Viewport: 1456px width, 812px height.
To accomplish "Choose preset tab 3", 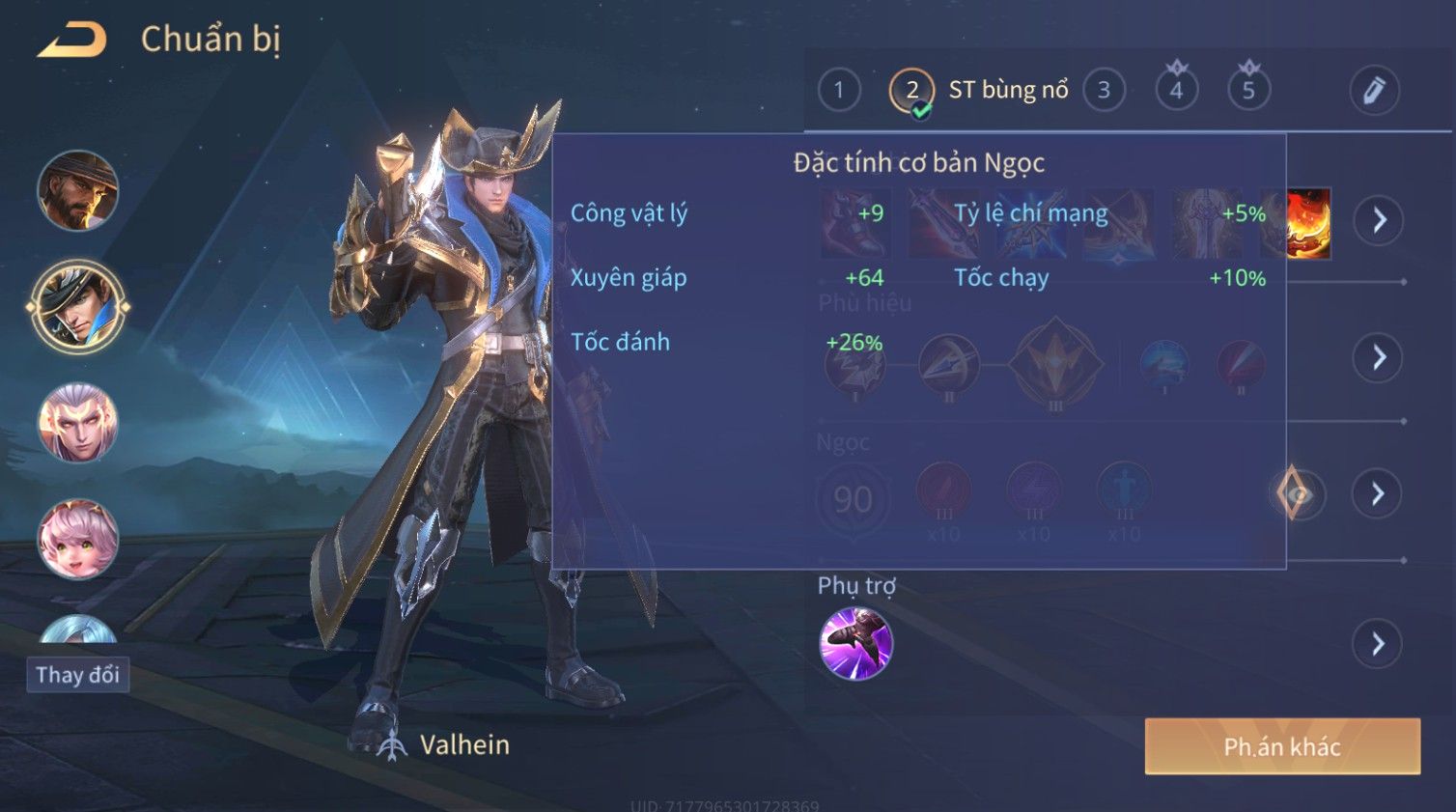I will coord(1104,91).
